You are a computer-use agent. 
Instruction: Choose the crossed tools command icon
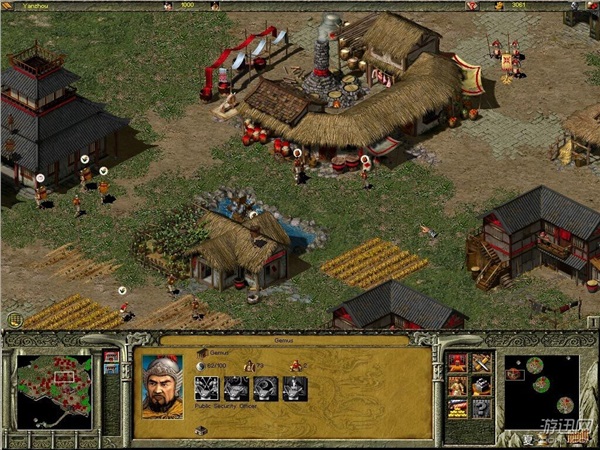[x=480, y=362]
